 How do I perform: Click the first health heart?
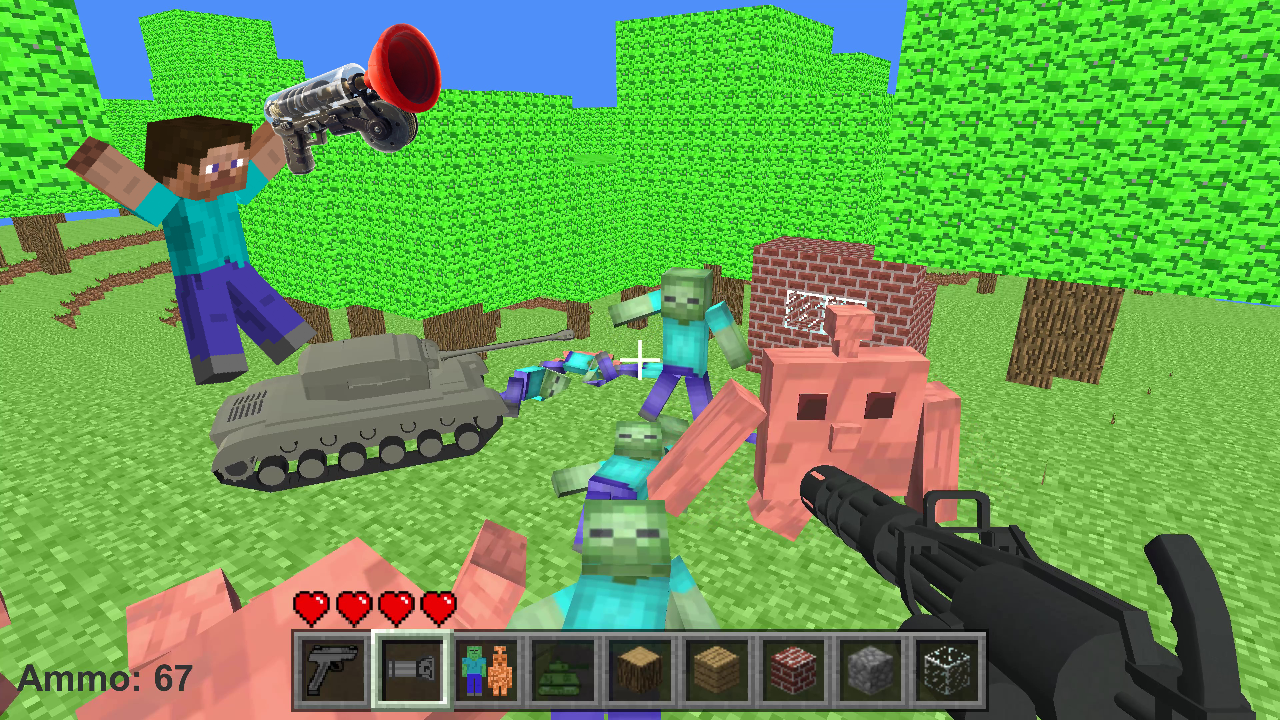310,606
